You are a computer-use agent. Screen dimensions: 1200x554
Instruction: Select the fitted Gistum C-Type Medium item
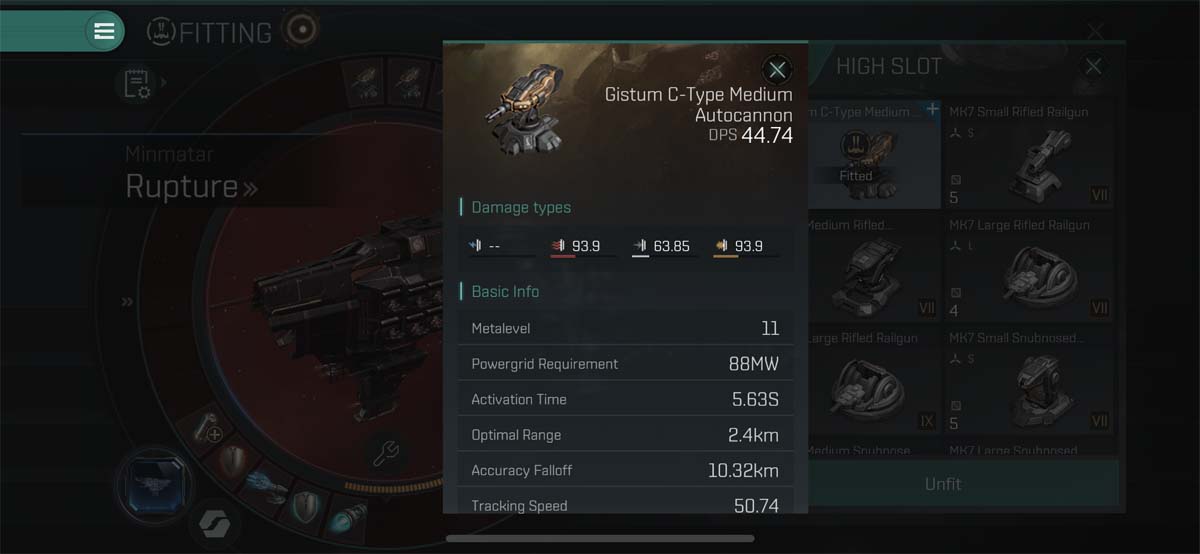873,154
